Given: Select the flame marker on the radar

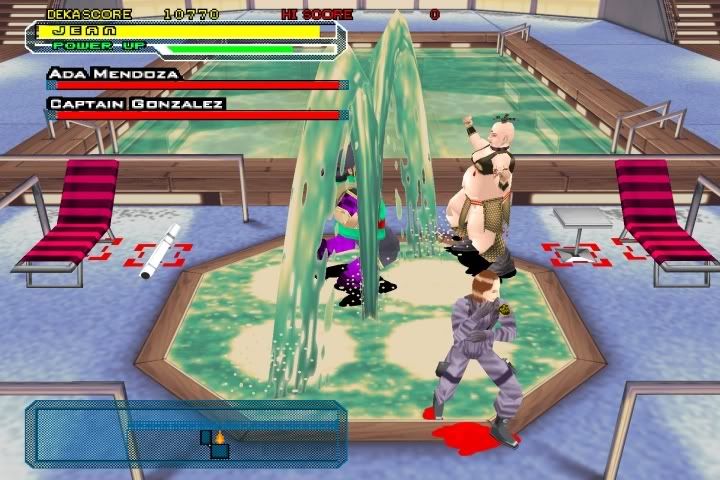Looking at the screenshot, I should click(x=219, y=437).
